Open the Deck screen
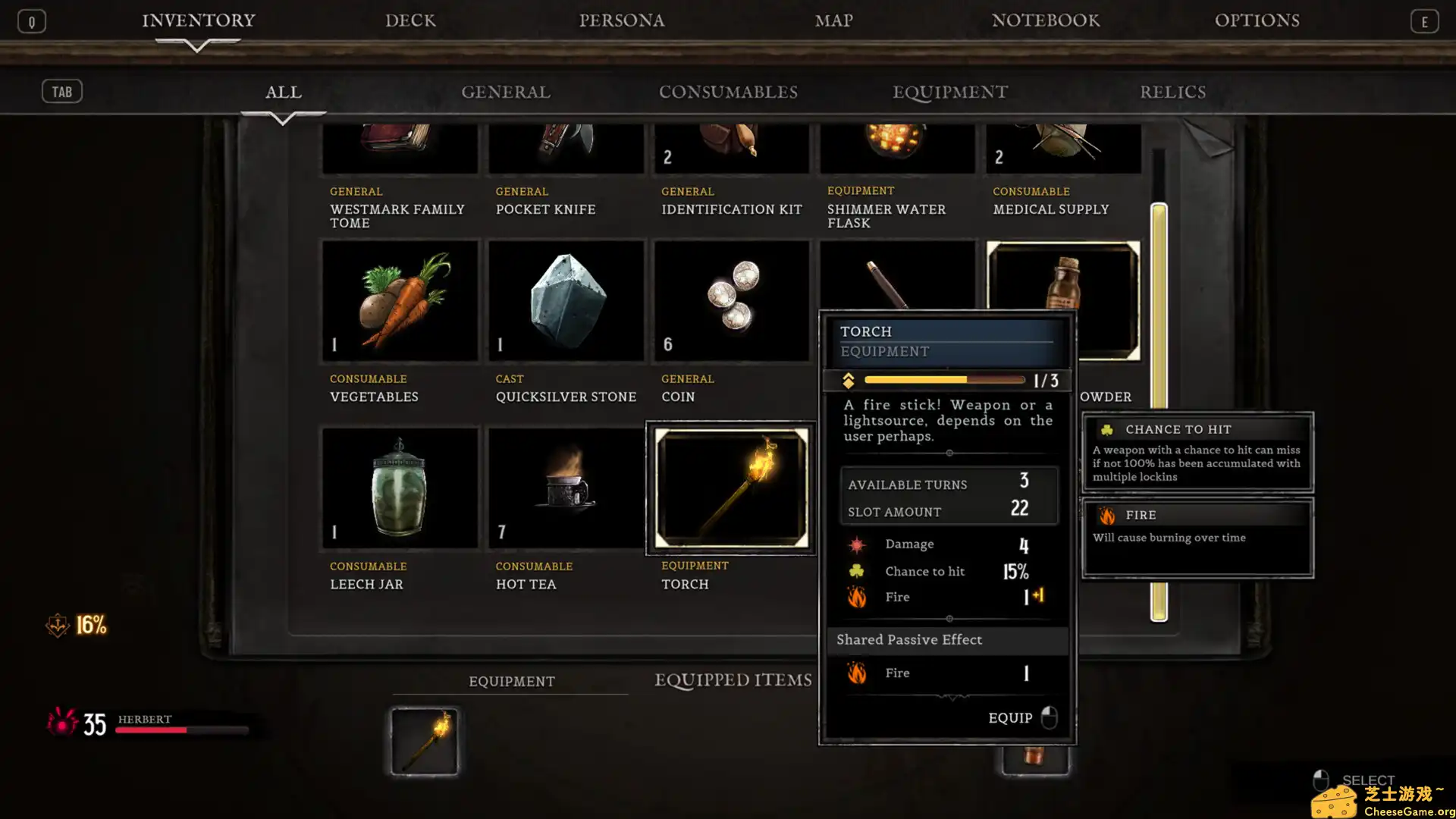1456x819 pixels. click(x=410, y=20)
